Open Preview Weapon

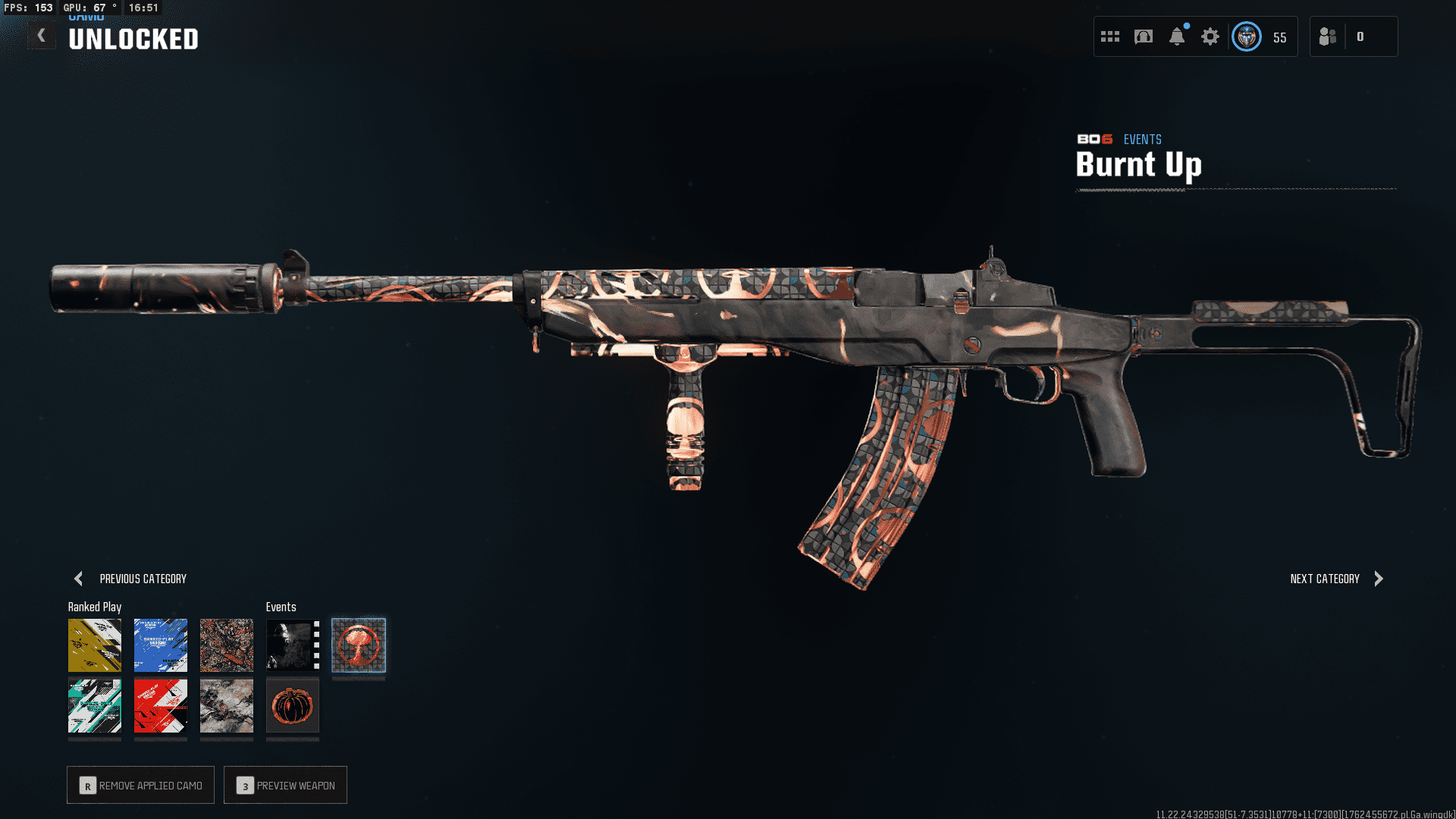pos(286,785)
